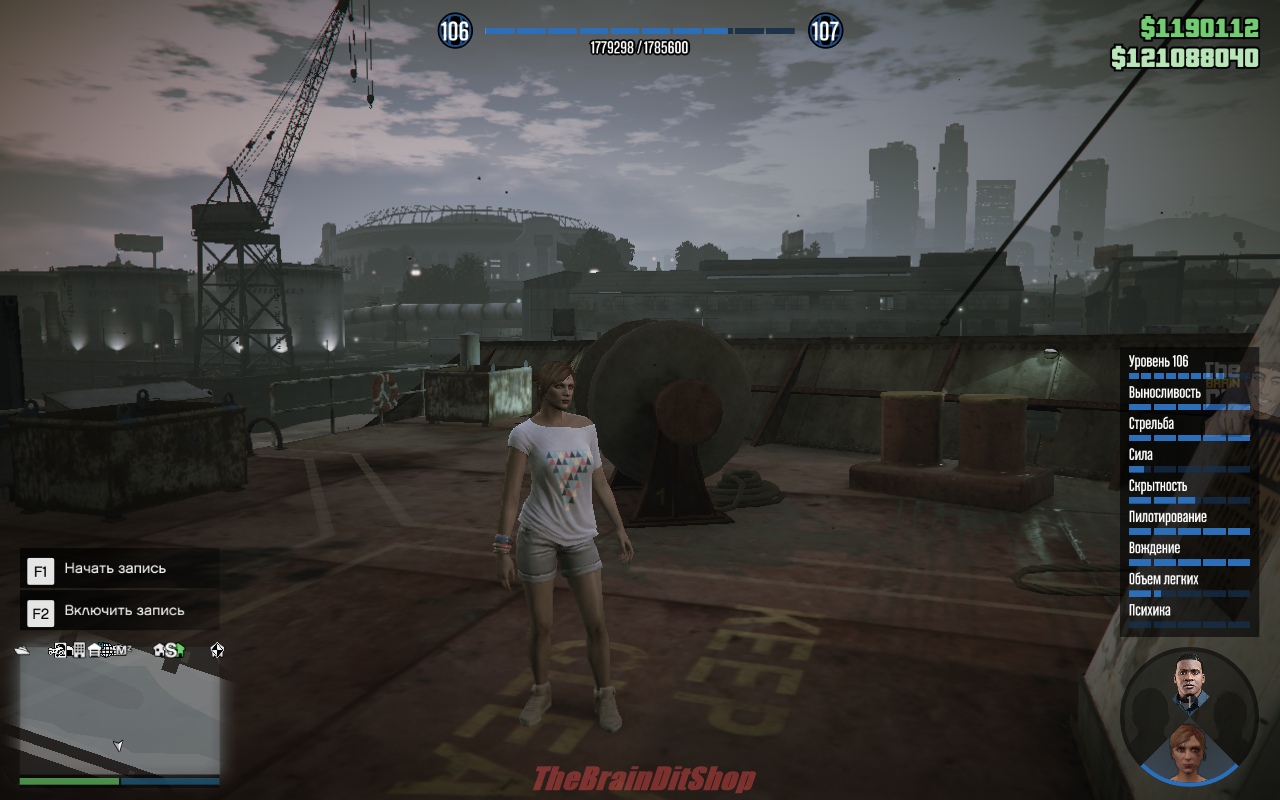Select the yacht marker on the minimap

(23, 650)
